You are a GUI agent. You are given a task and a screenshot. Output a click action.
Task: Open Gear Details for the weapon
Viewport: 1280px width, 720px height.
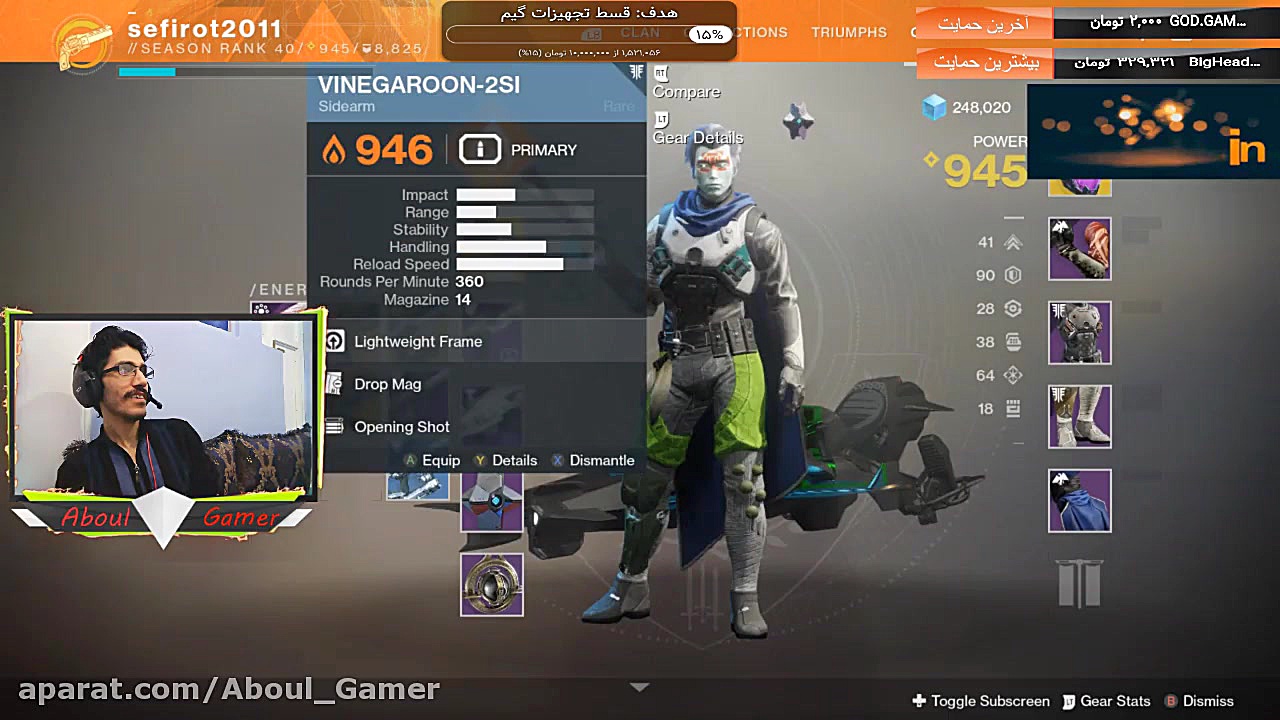tap(697, 137)
